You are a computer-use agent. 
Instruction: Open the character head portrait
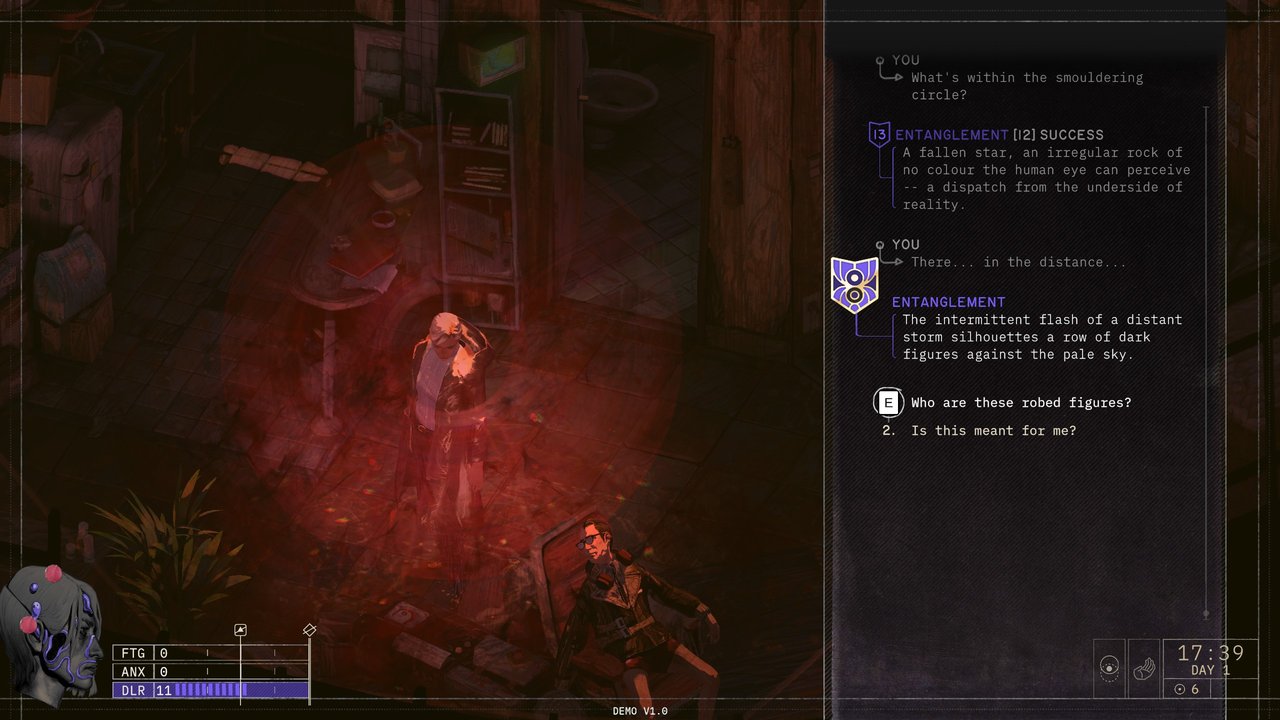pos(57,630)
